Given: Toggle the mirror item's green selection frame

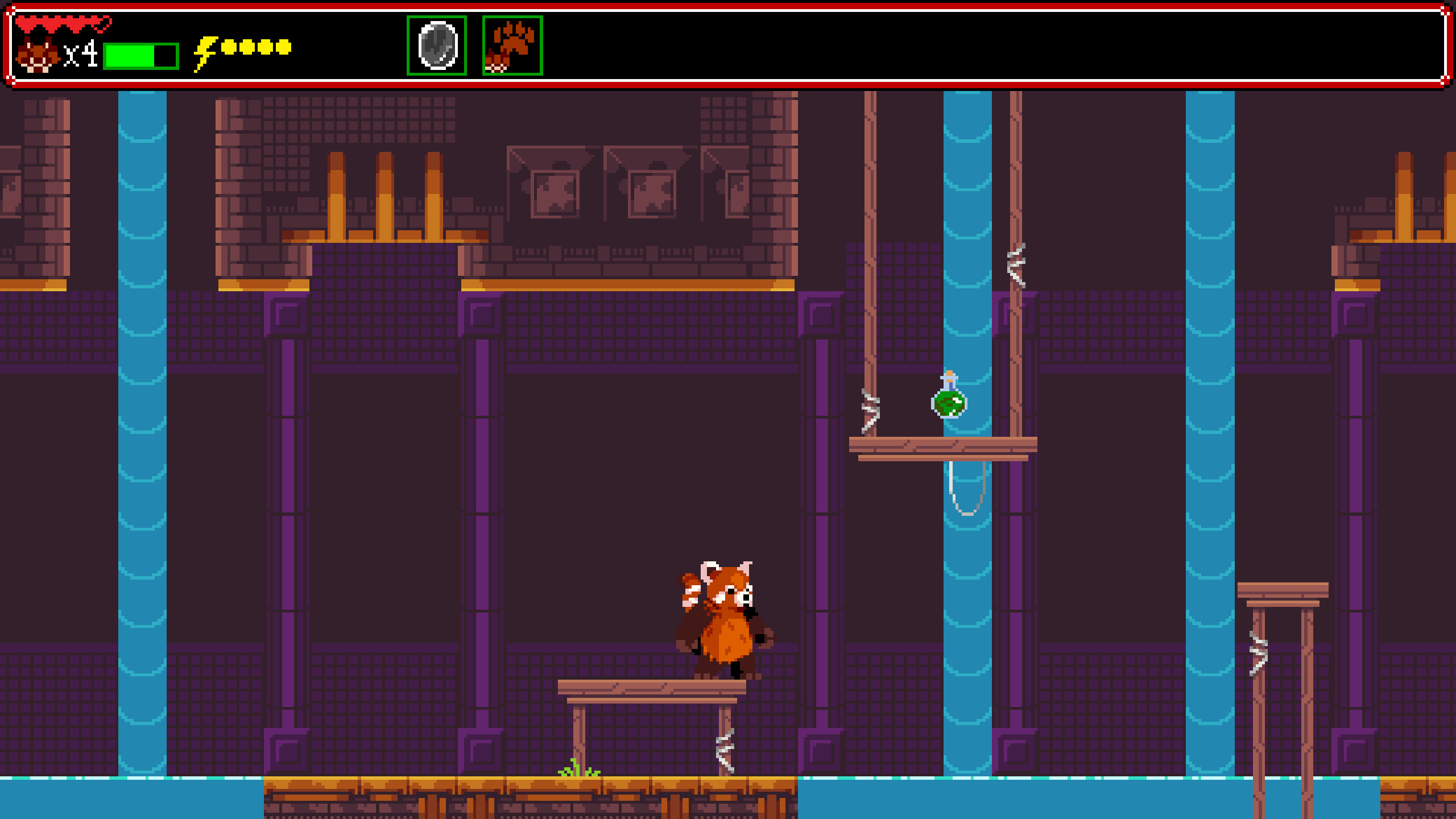Looking at the screenshot, I should click(436, 47).
